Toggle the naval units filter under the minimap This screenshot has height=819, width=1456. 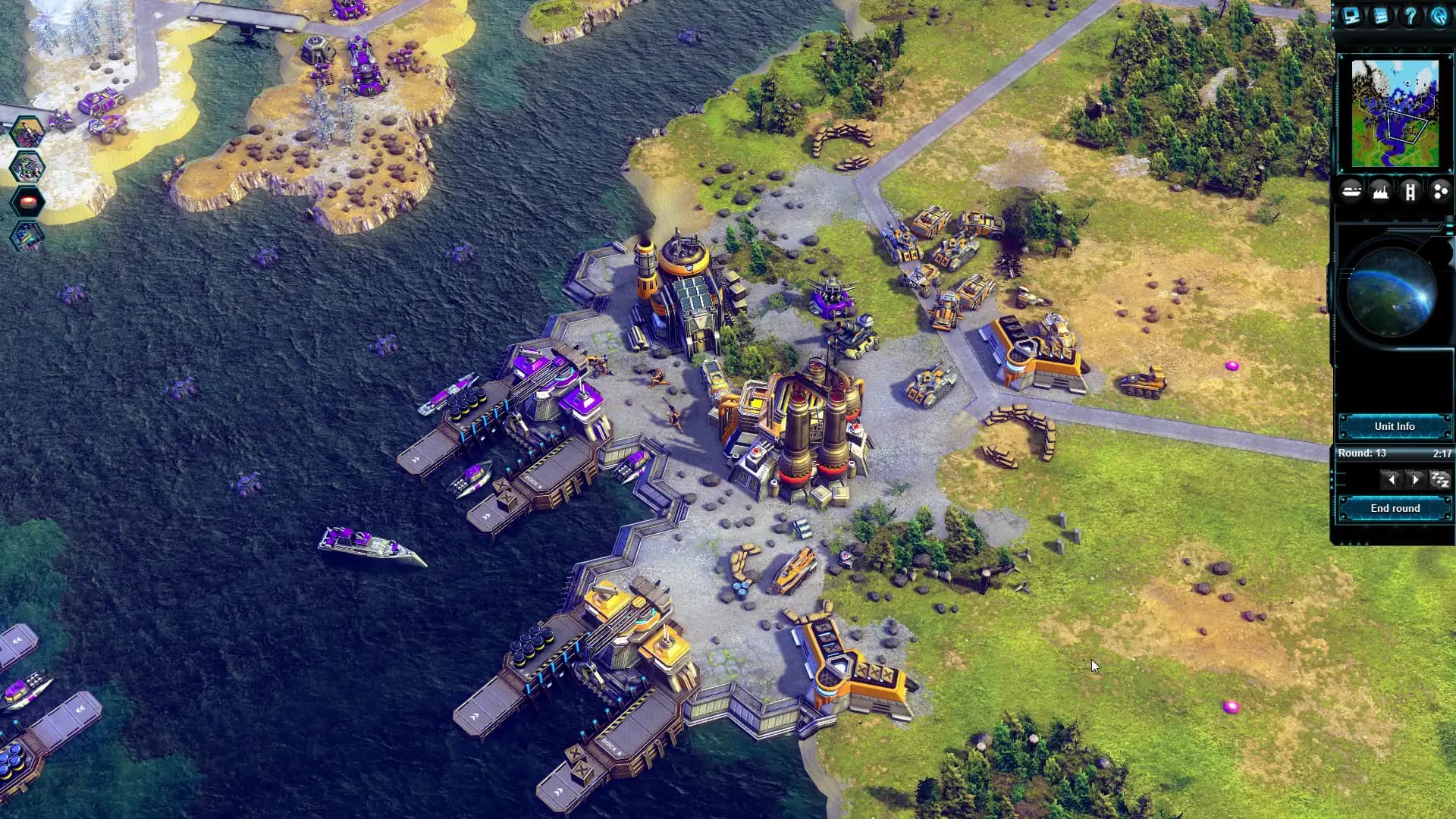coord(1351,190)
